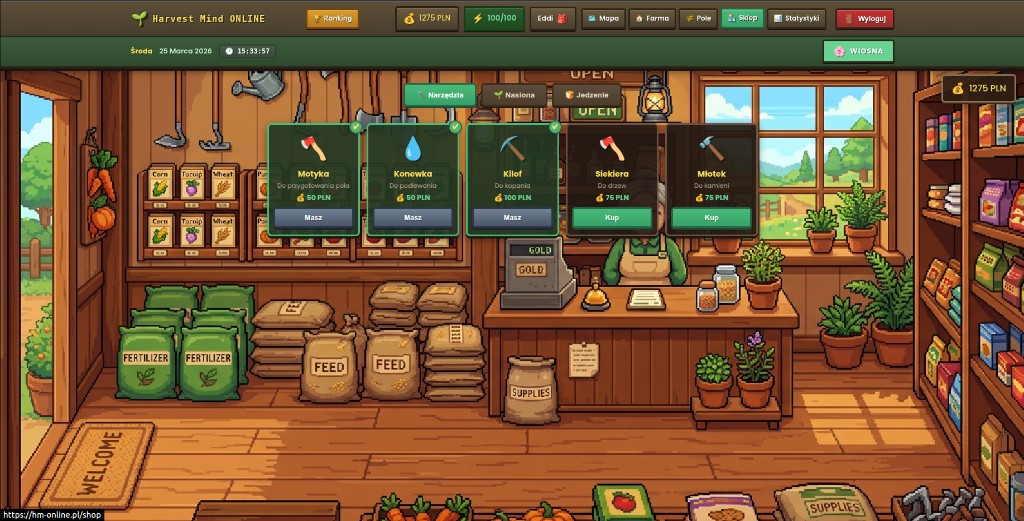Click the Masz button under Motyka

313,217
